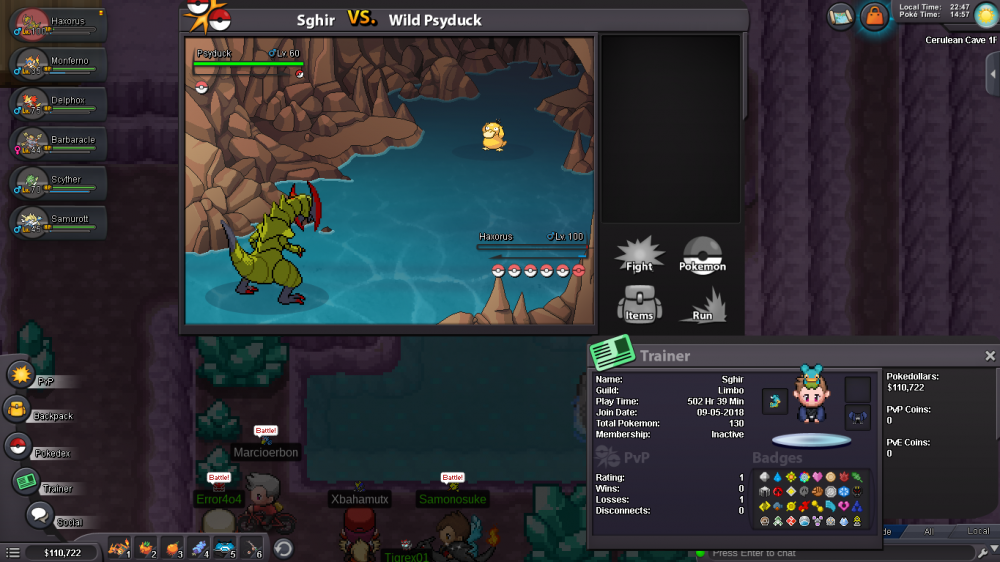Open Items during the battle
The height and width of the screenshot is (562, 1000).
(639, 304)
